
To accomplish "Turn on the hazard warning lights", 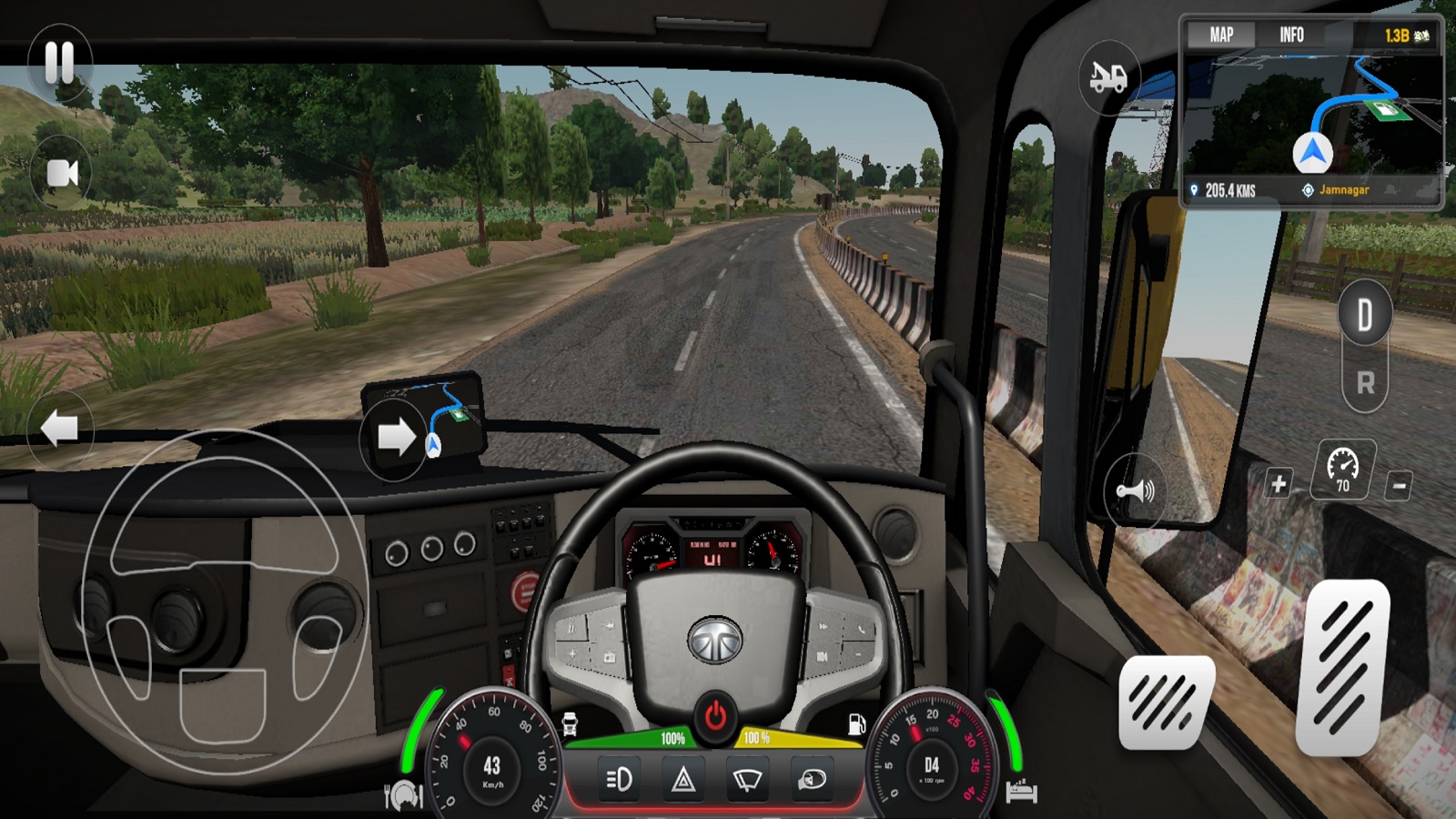I will pos(683,780).
